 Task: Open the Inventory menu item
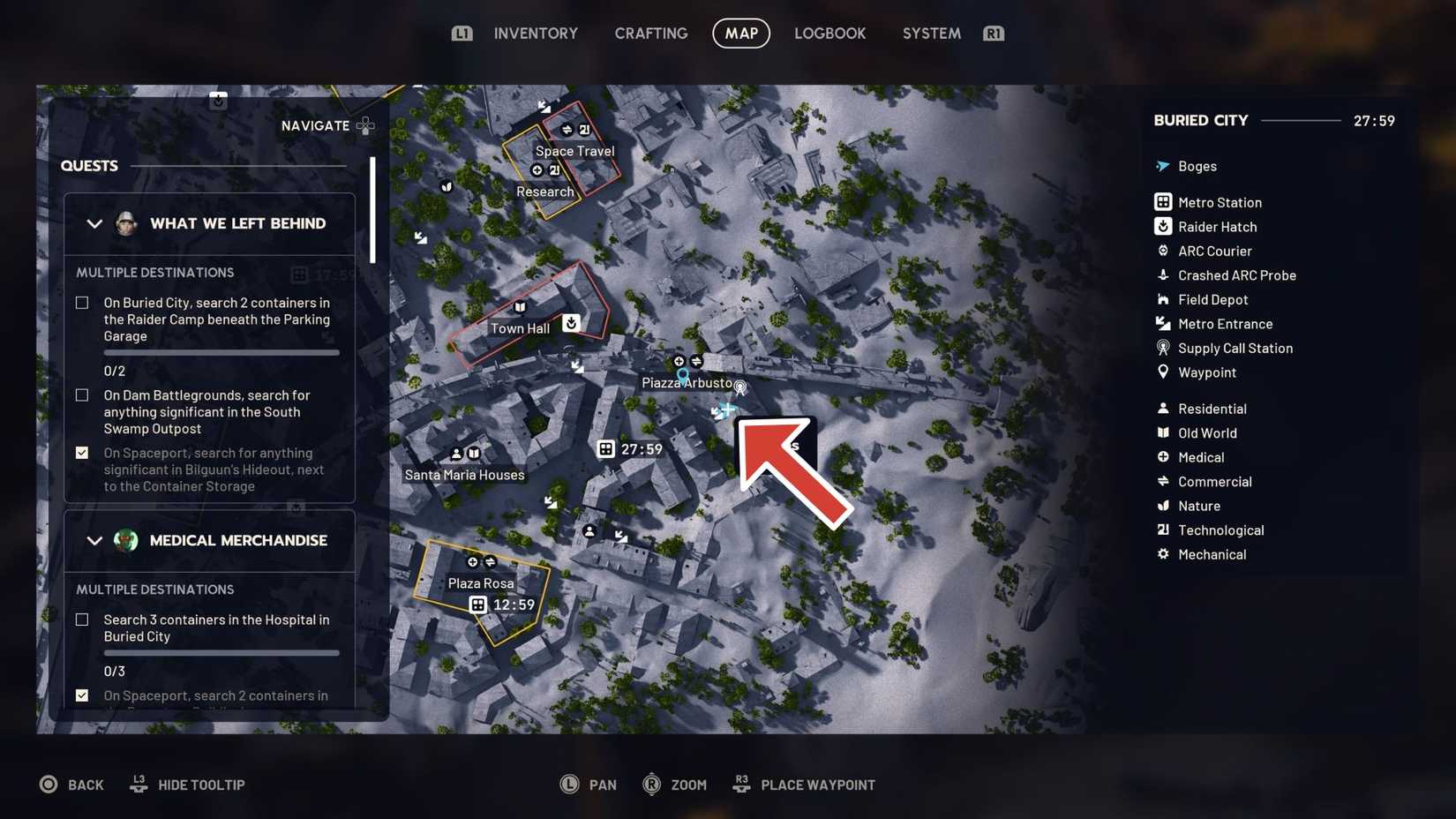click(536, 34)
